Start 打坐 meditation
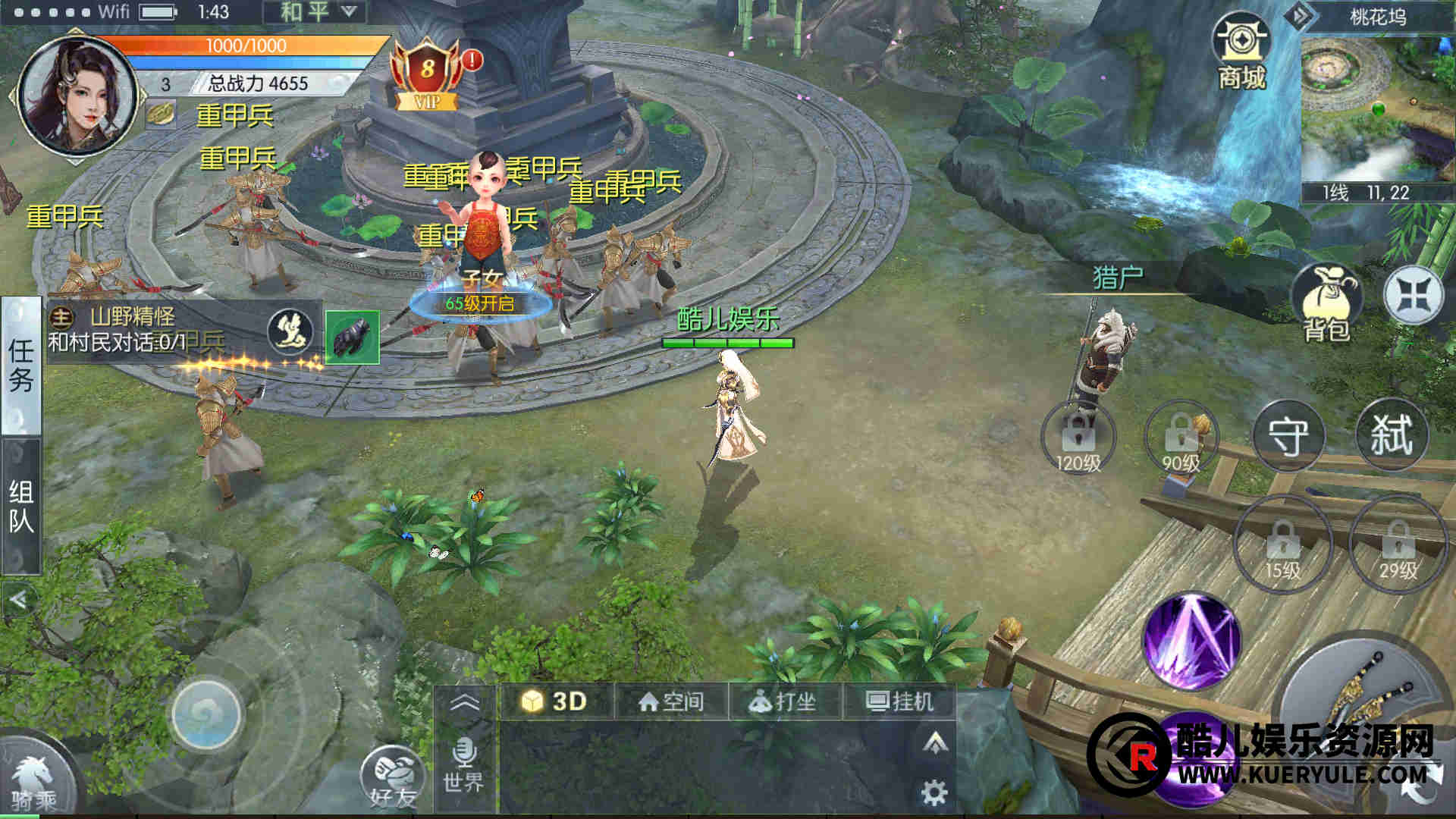This screenshot has height=819, width=1456. click(783, 701)
